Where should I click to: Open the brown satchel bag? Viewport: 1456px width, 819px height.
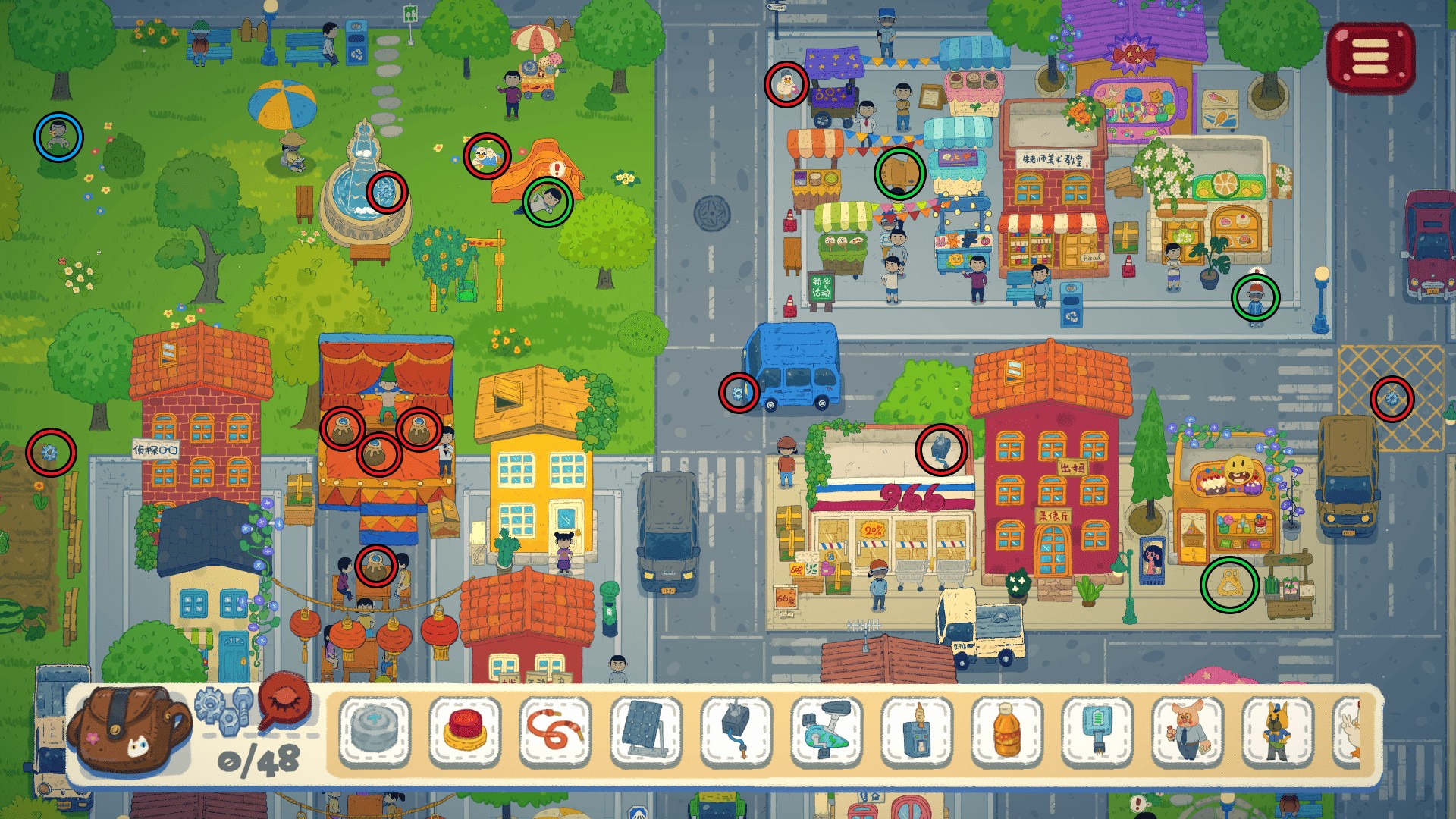pos(127,730)
